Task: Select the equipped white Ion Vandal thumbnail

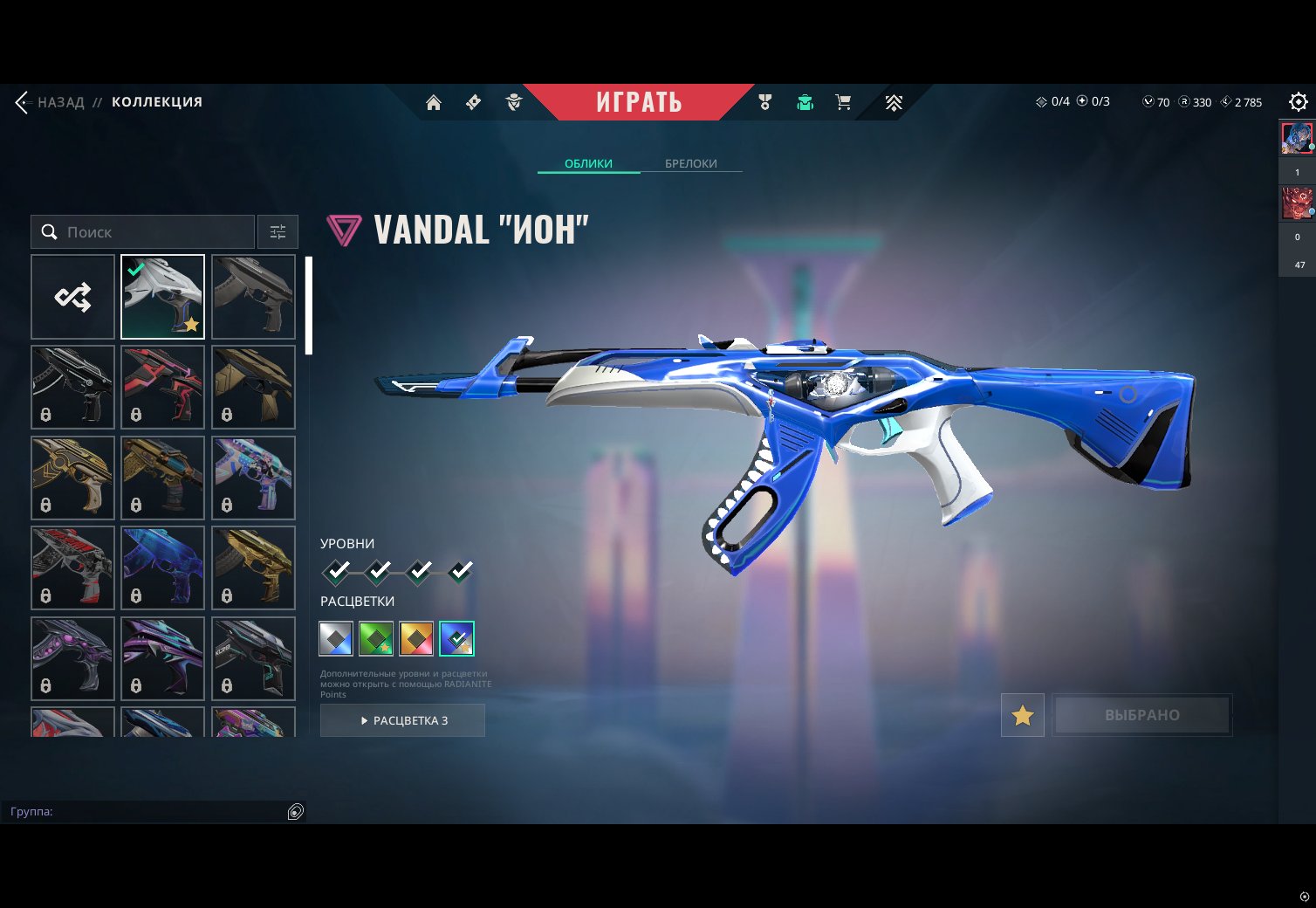Action: 162,297
